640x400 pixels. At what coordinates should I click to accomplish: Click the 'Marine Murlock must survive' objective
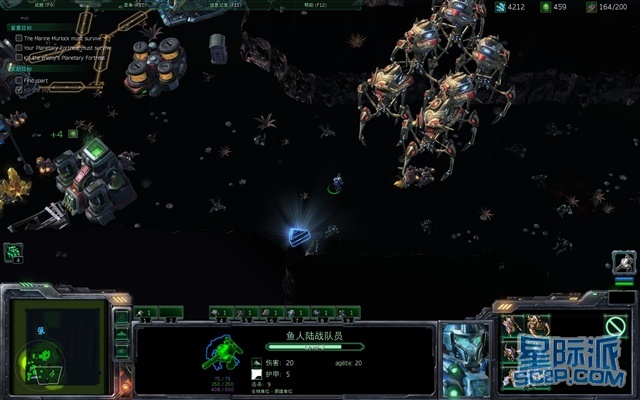(66, 38)
